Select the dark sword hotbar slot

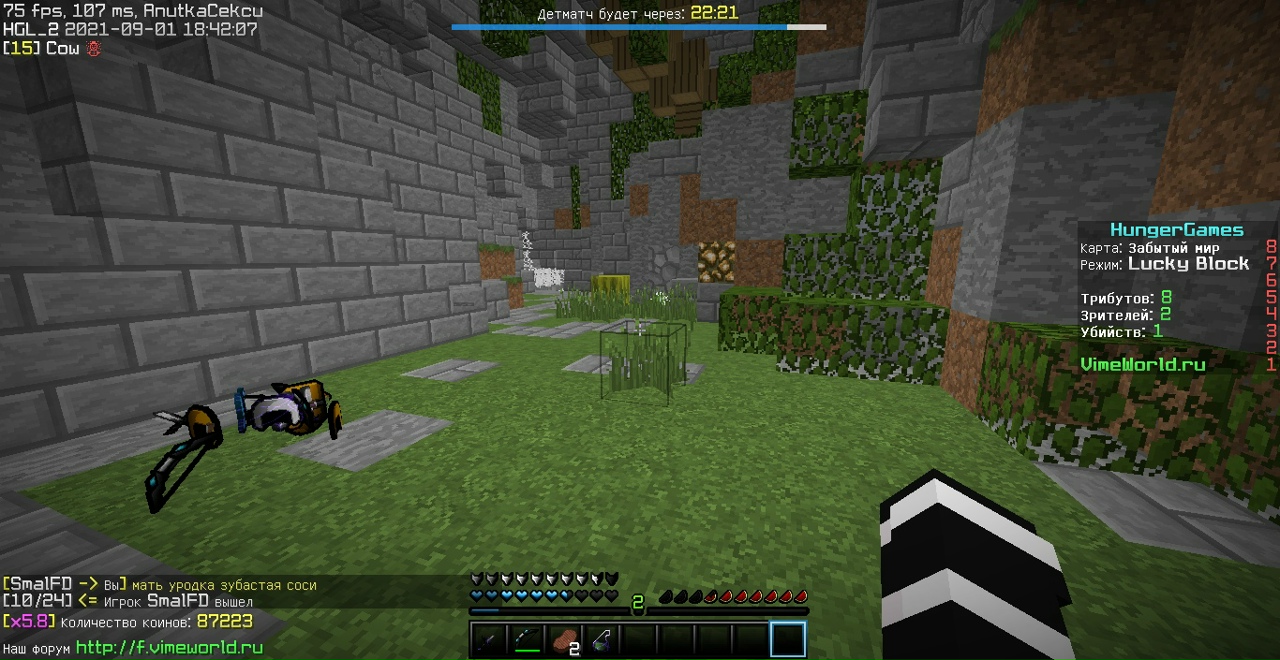(x=489, y=639)
